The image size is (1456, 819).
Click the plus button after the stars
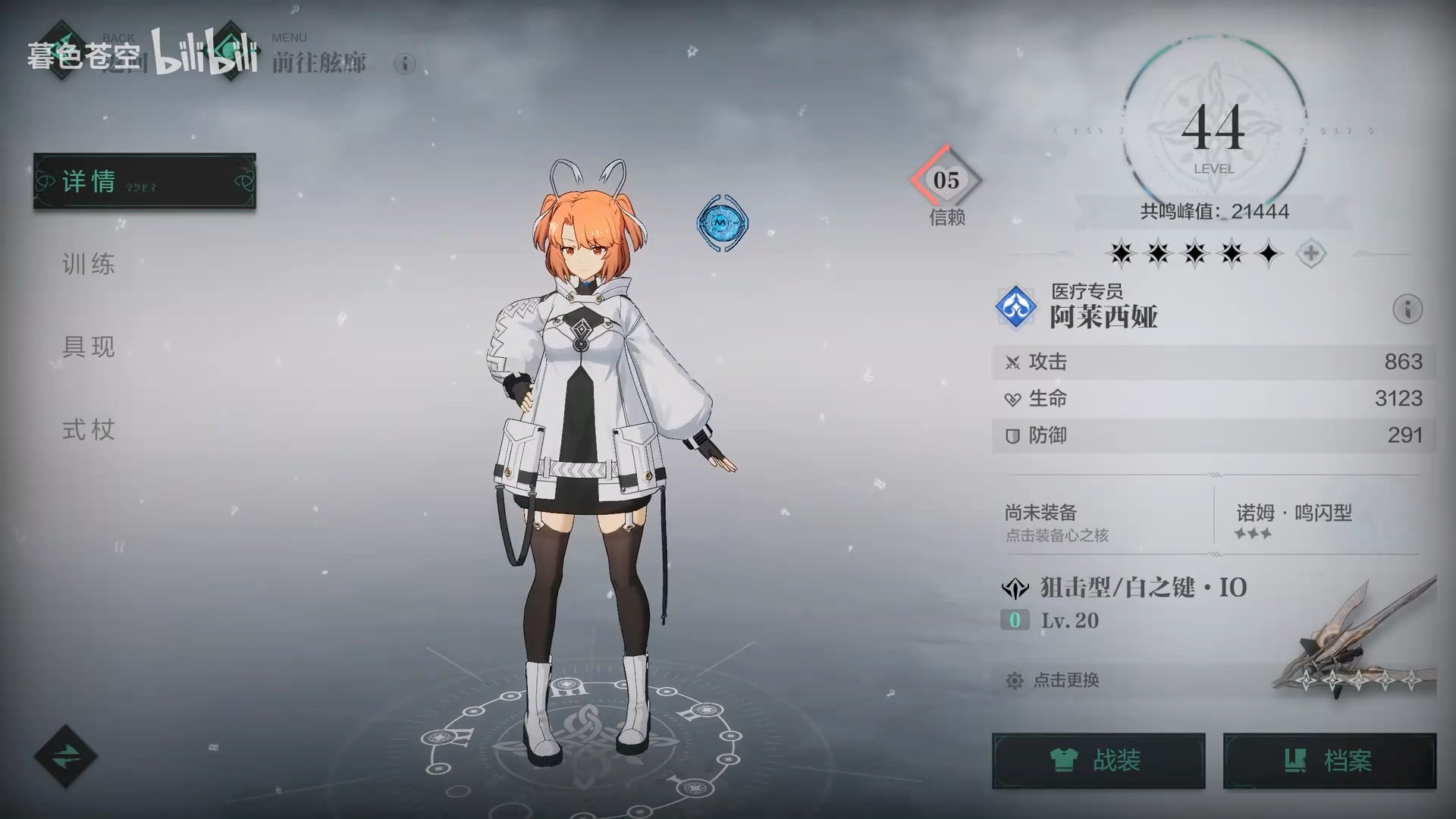(1310, 253)
